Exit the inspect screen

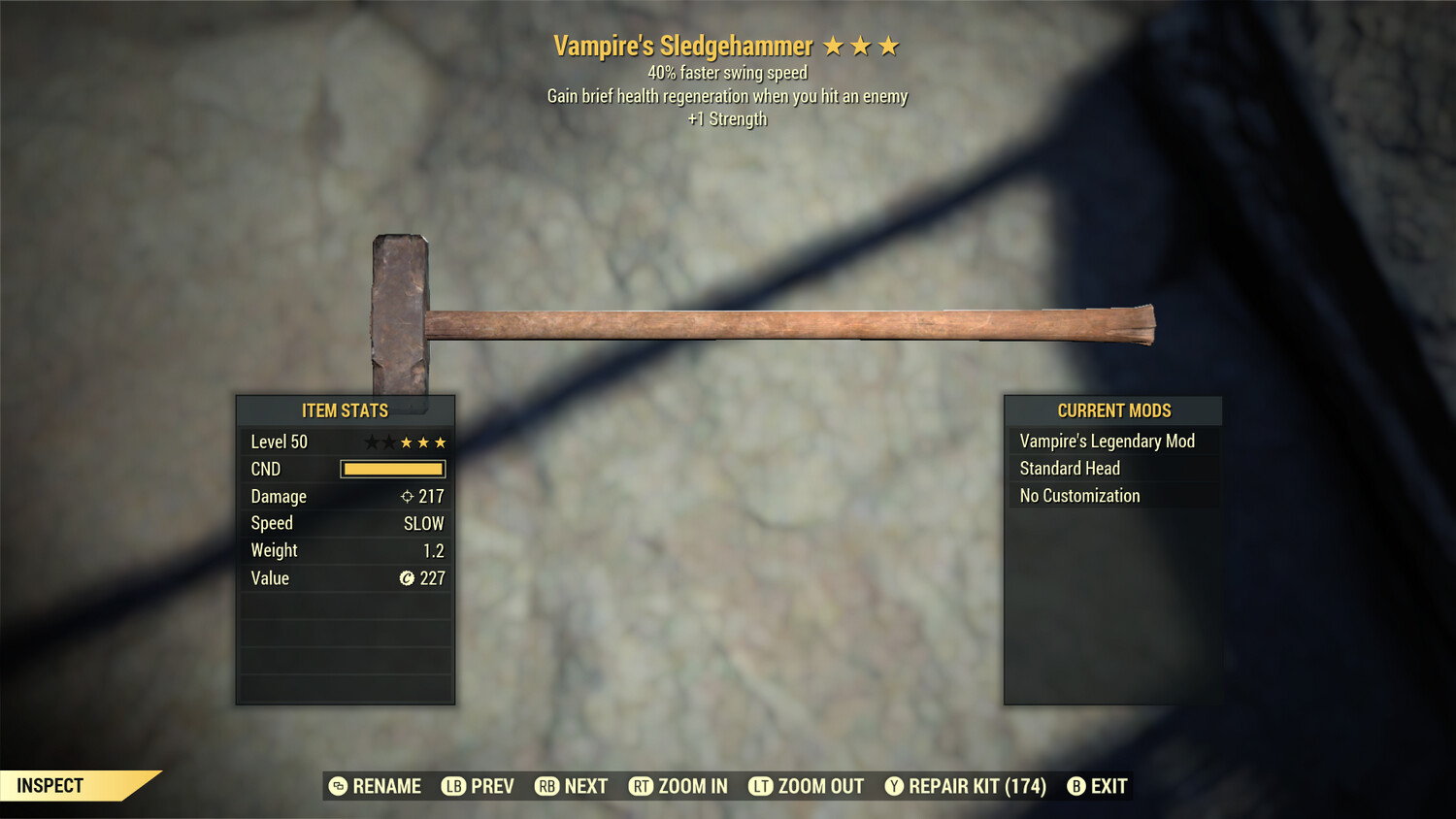click(1098, 786)
